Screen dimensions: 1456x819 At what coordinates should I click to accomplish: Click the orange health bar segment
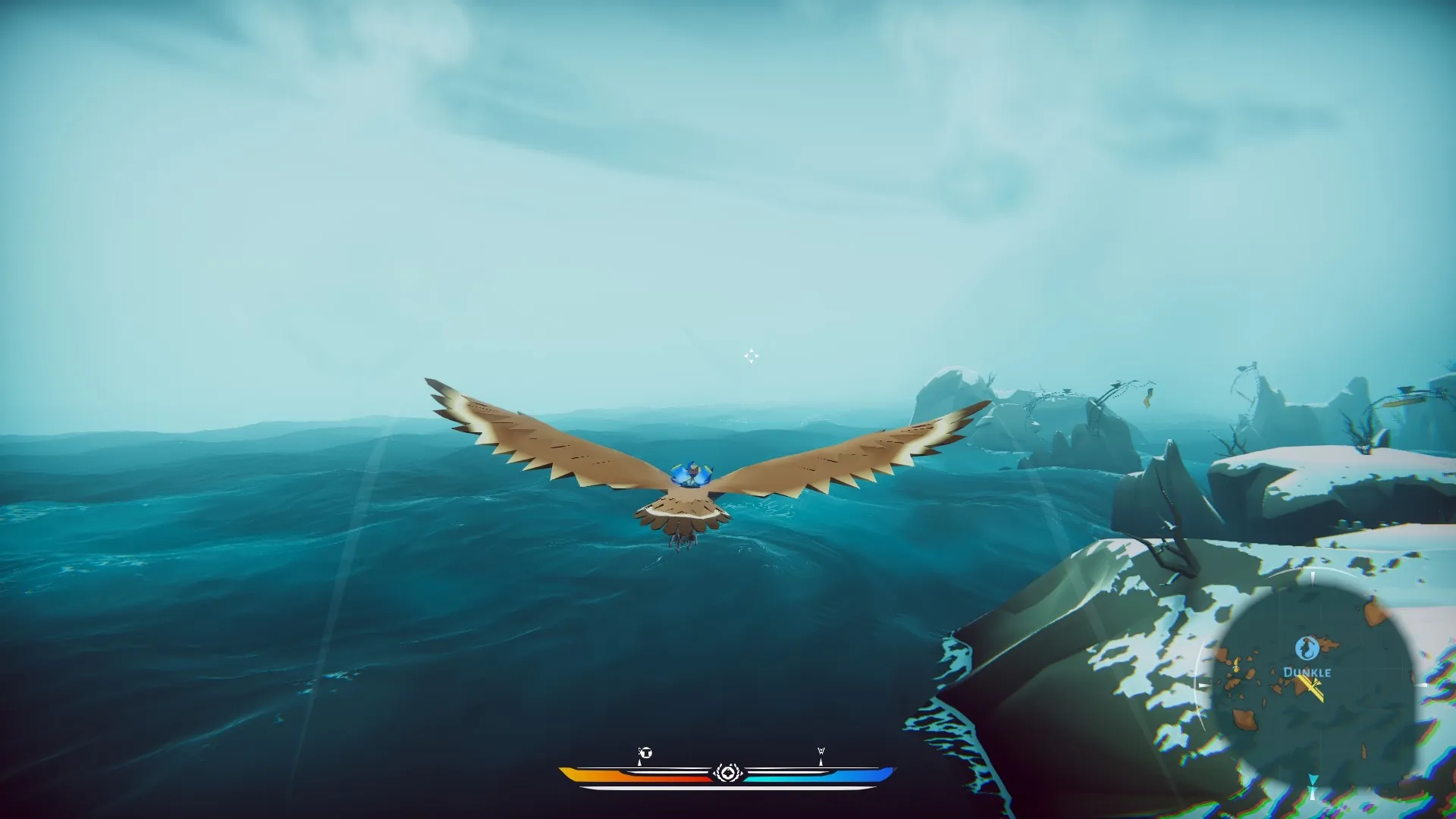click(607, 774)
